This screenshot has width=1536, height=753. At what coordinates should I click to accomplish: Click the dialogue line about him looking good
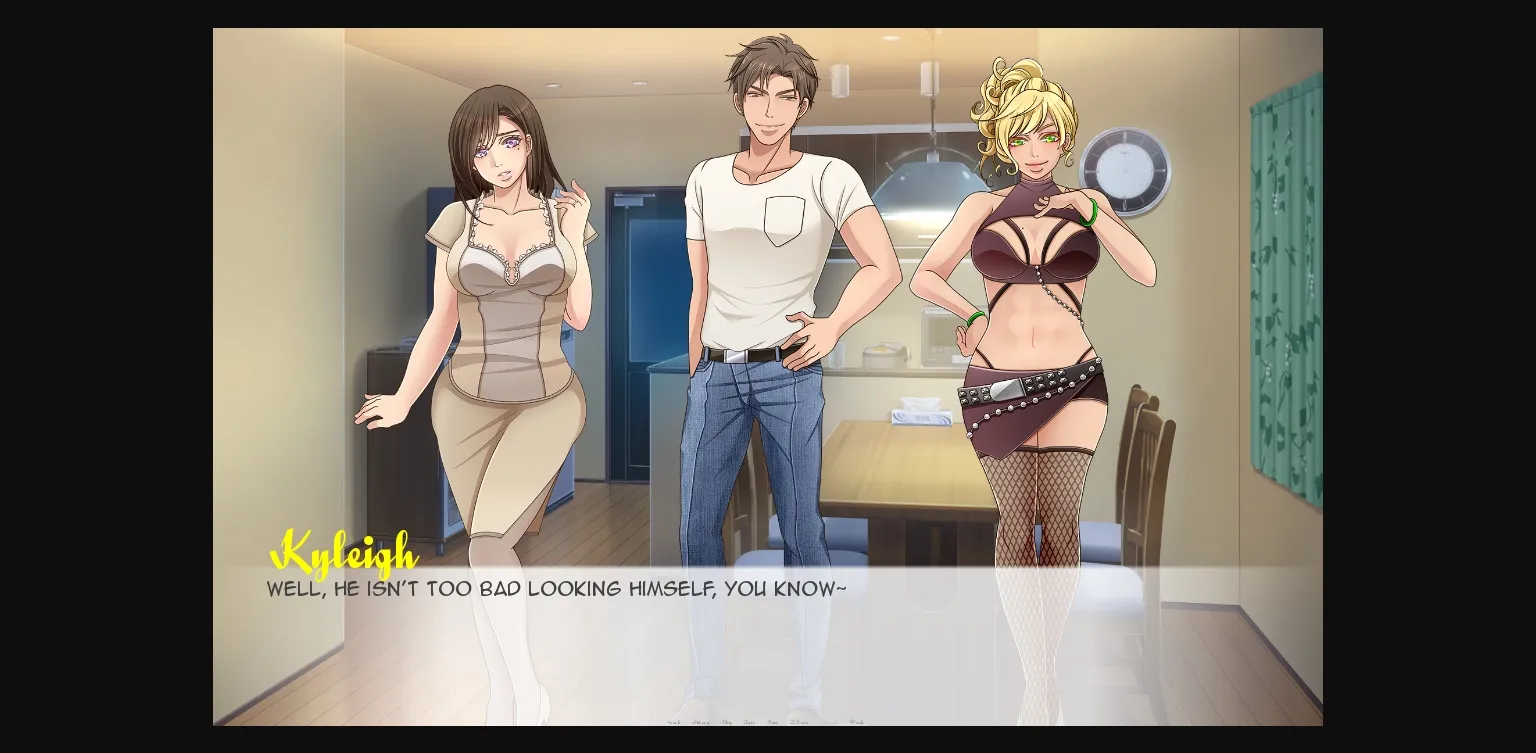[556, 589]
